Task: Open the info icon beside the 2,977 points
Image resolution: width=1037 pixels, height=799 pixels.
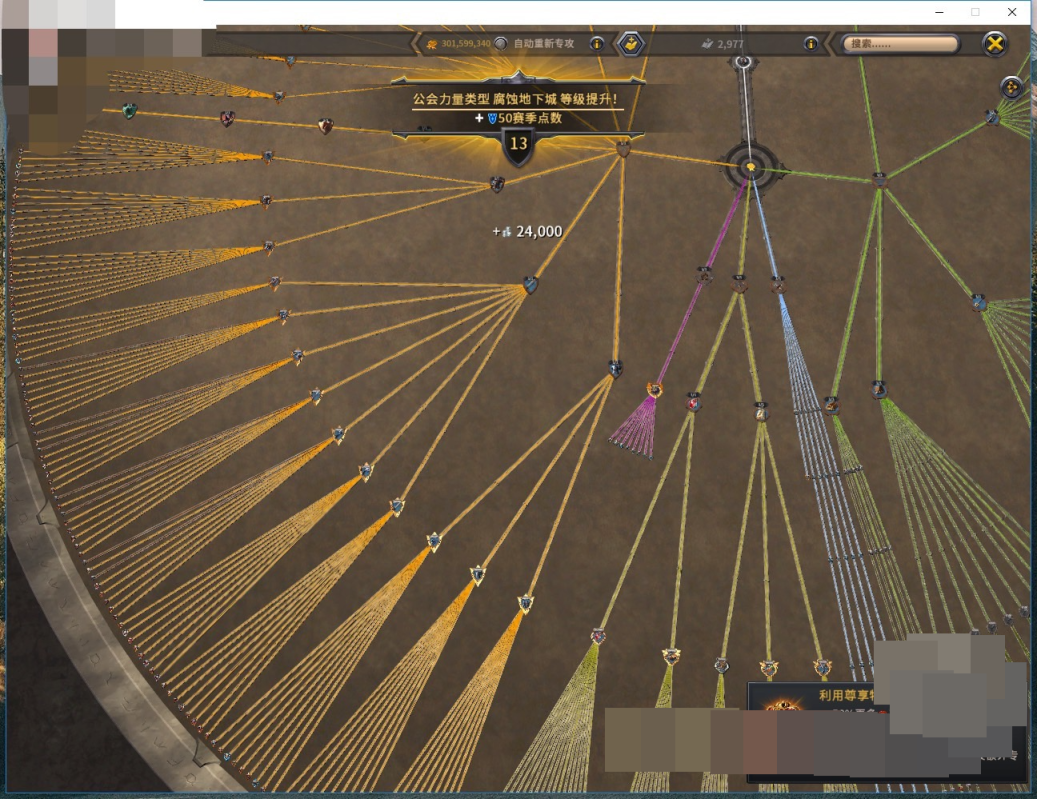Action: tap(811, 44)
